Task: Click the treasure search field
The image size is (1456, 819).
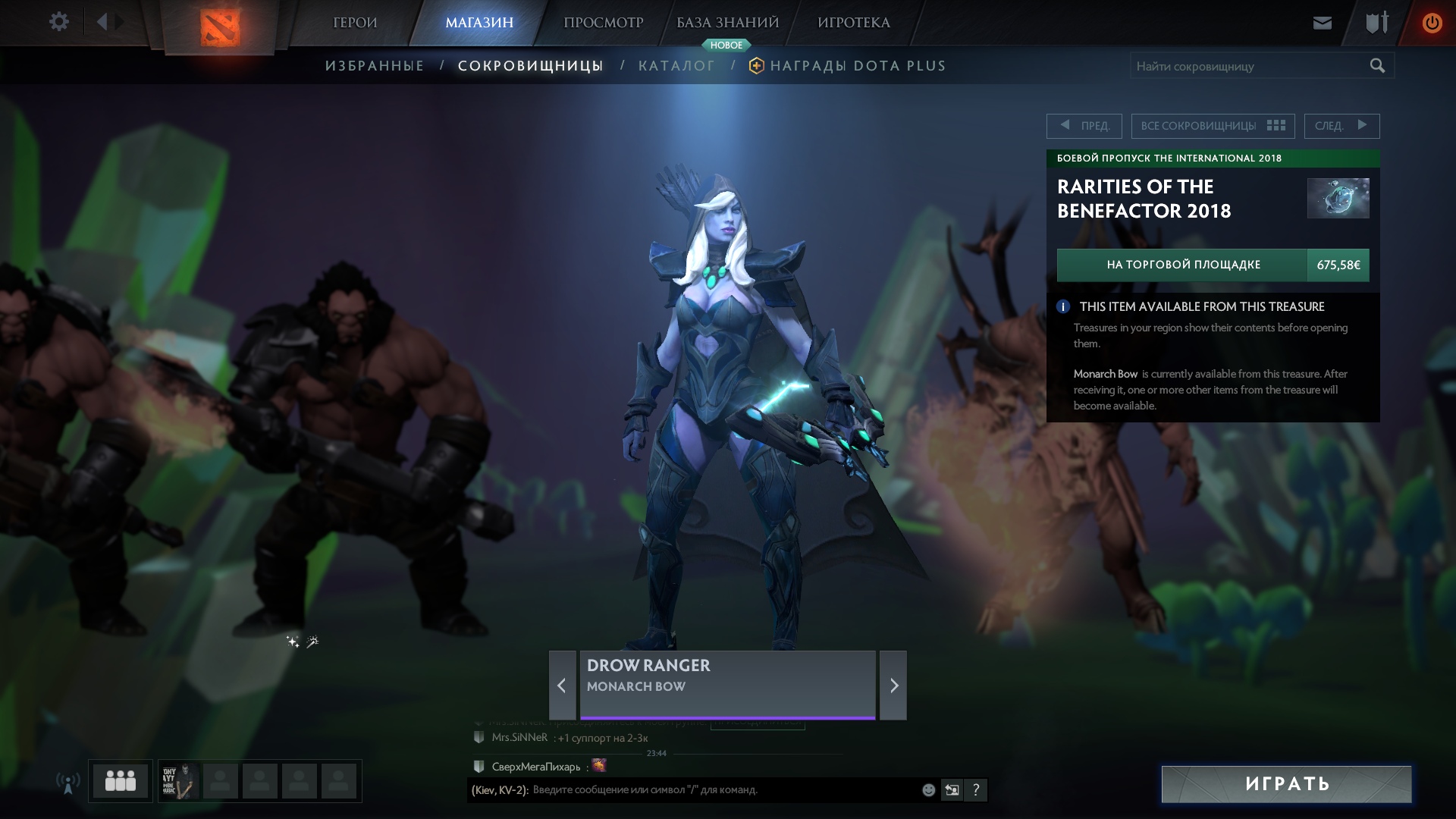Action: pos(1247,66)
